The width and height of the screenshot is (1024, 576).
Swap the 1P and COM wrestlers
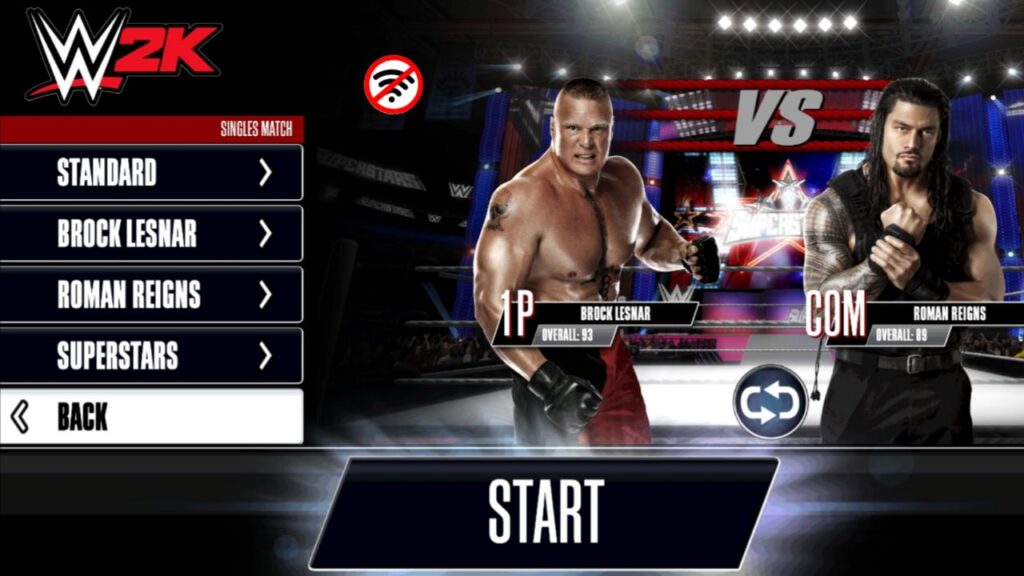click(770, 402)
